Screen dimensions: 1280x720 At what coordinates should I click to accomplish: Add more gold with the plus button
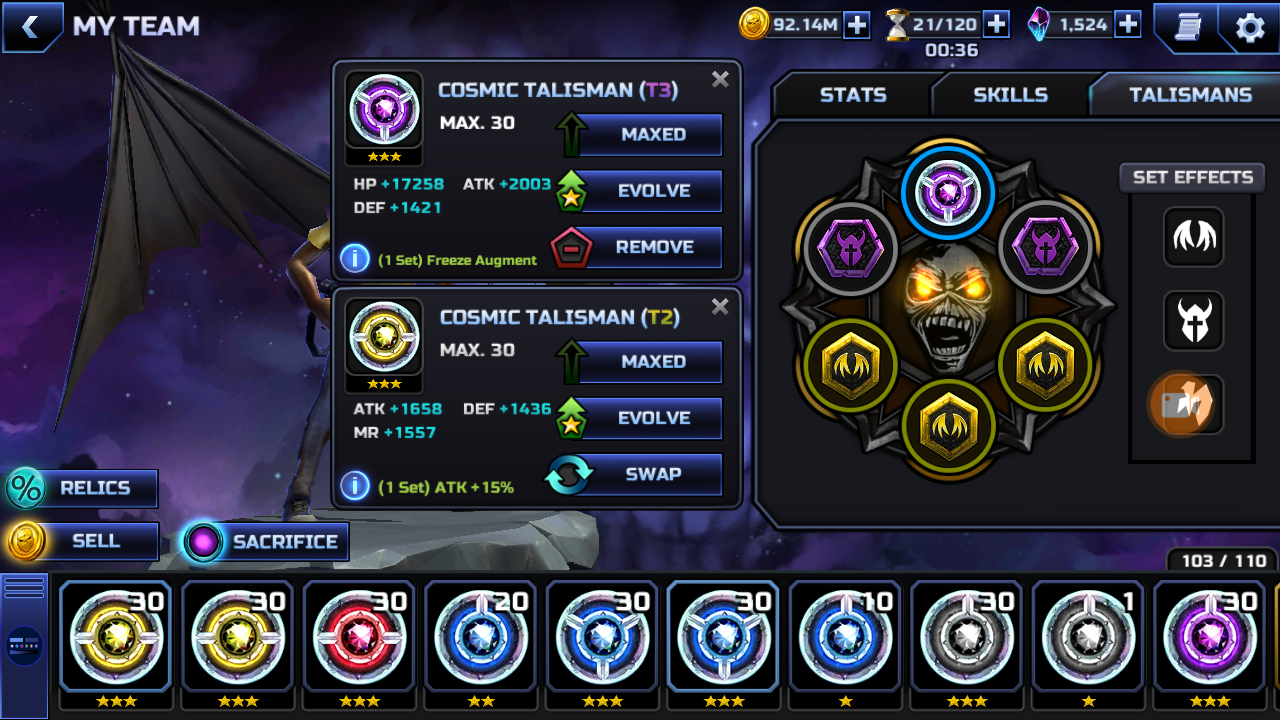[857, 25]
